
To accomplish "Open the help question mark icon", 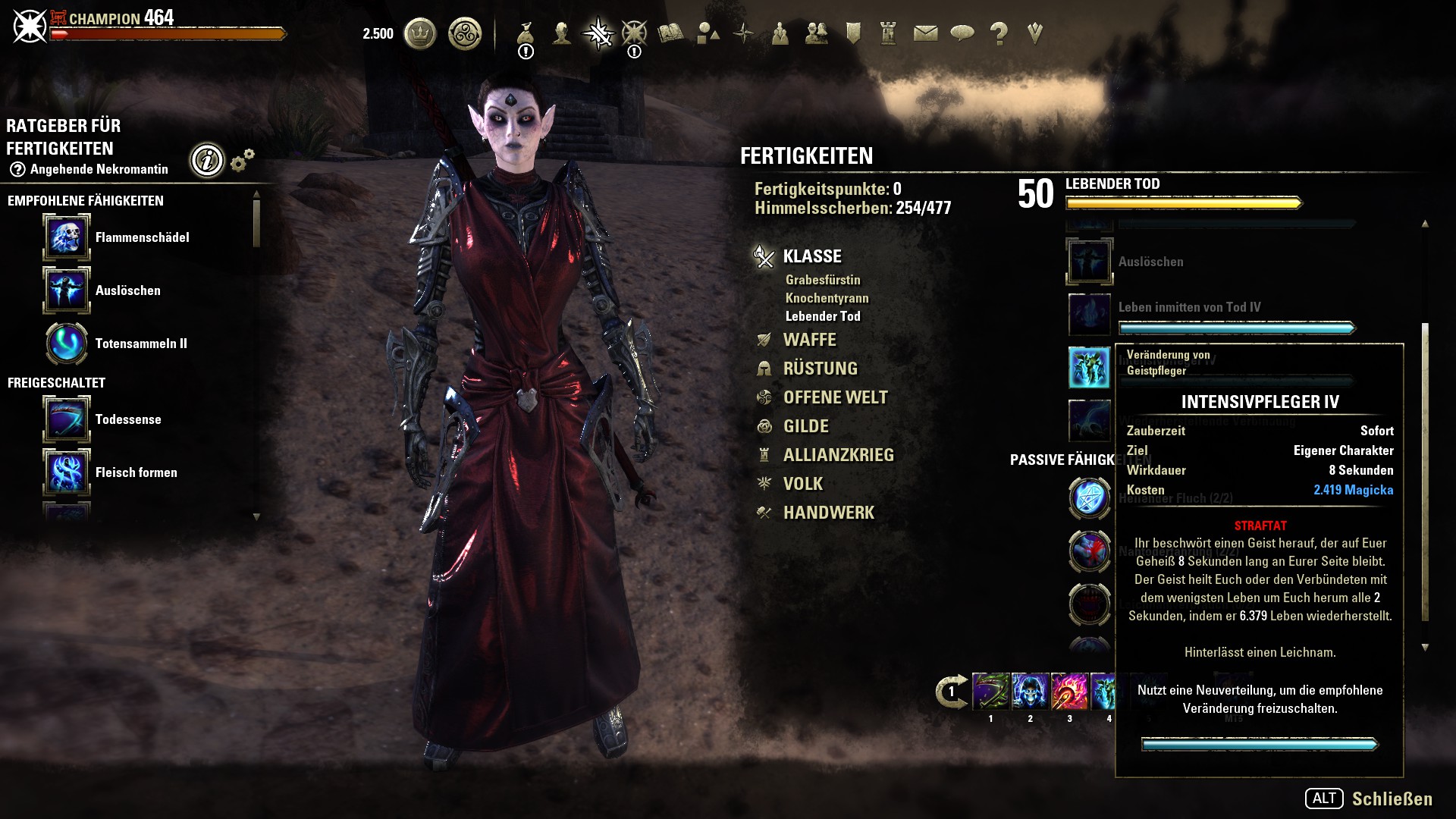I will tap(999, 34).
